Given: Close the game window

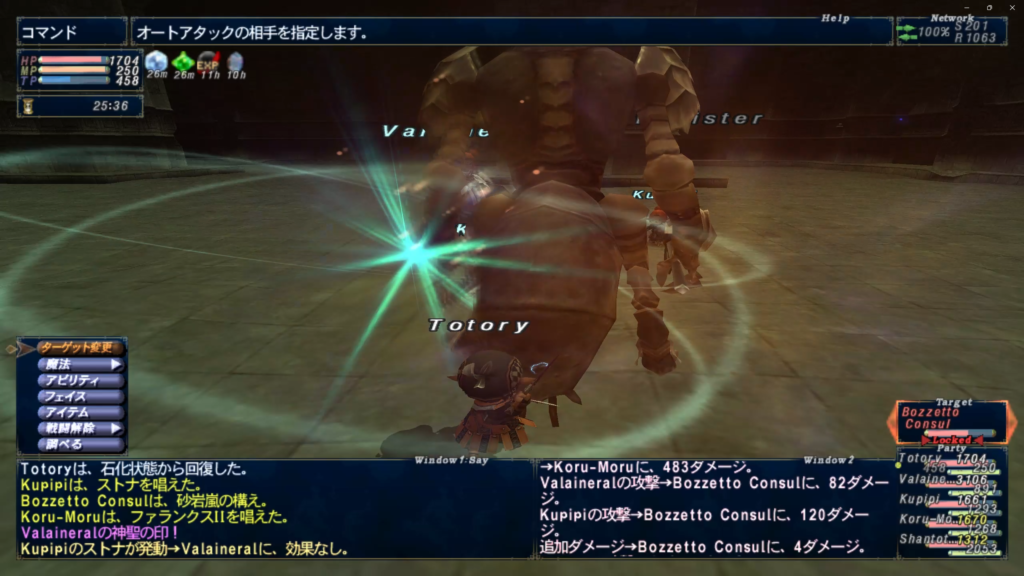Looking at the screenshot, I should pos(1011,7).
